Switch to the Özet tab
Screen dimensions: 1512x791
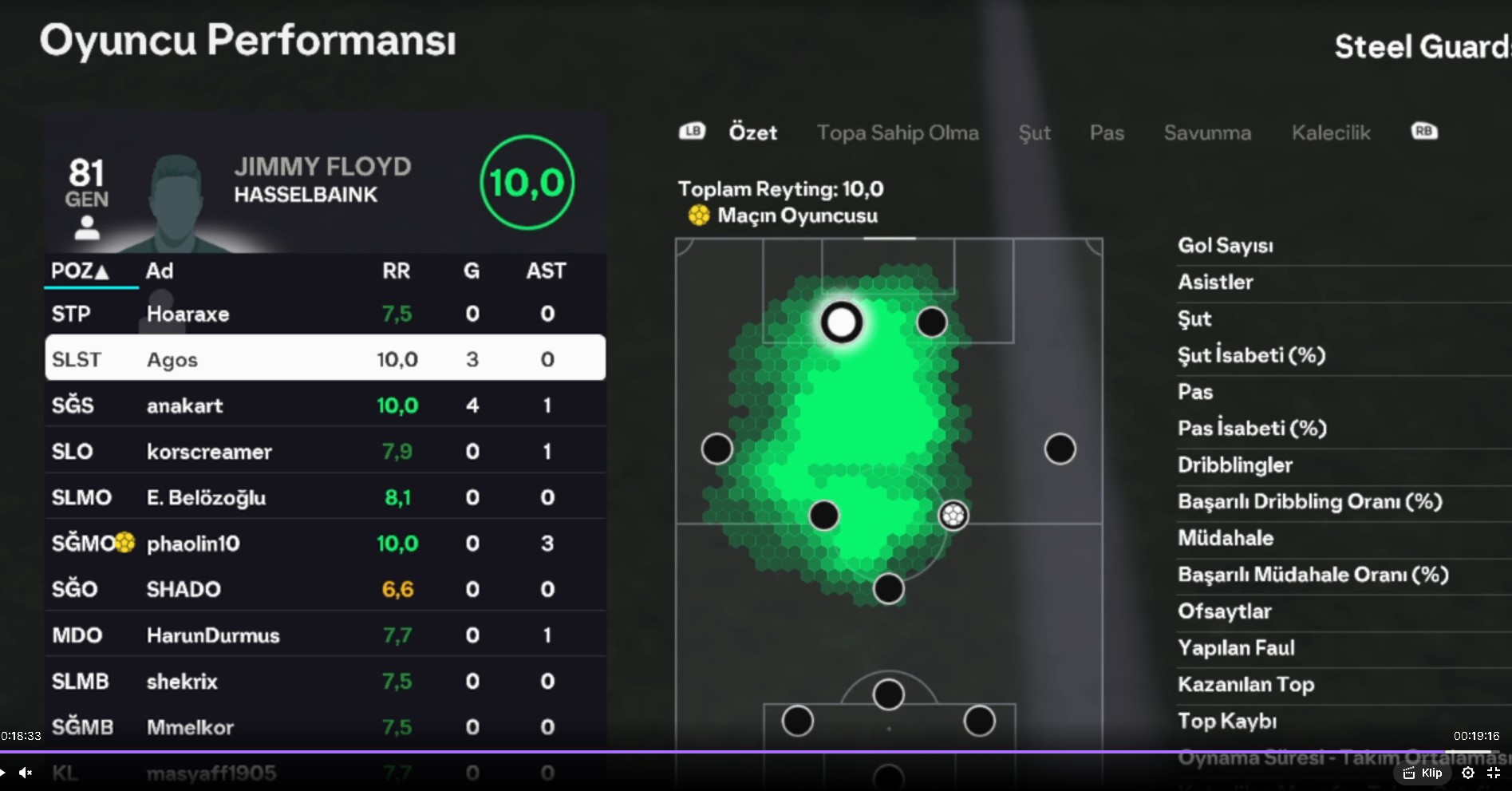click(752, 132)
